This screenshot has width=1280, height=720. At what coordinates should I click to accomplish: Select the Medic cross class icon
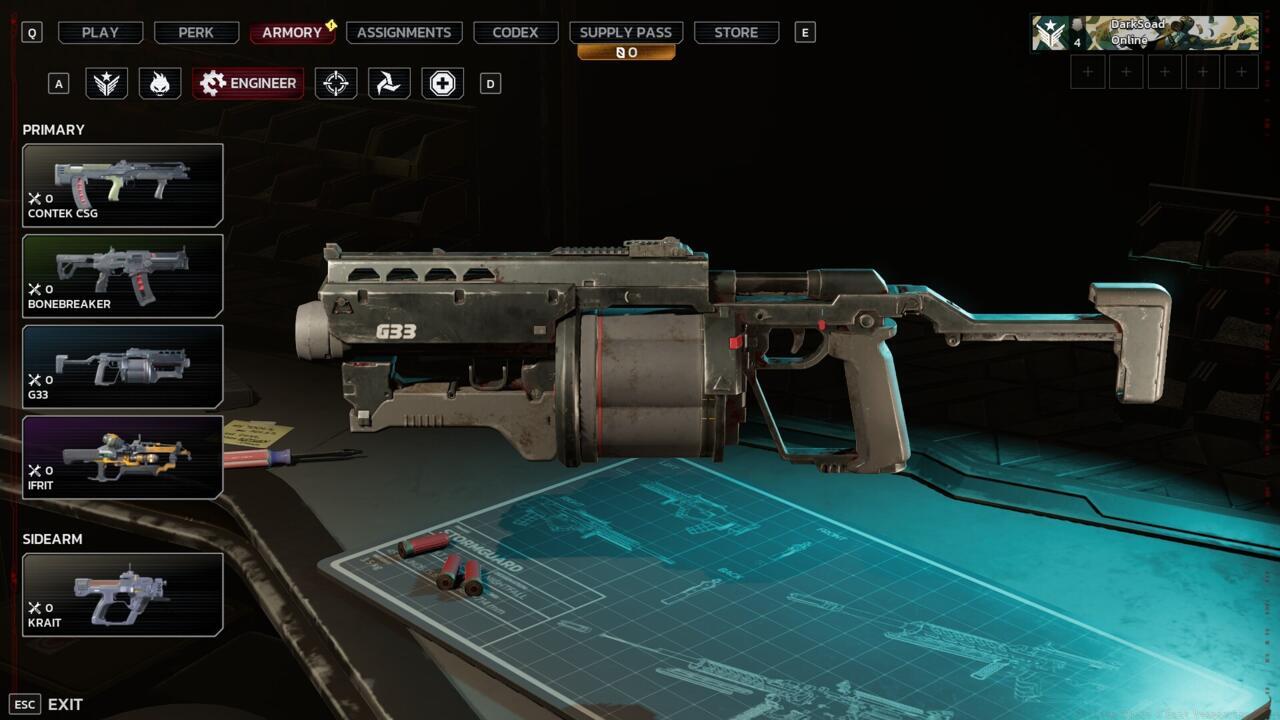click(x=442, y=83)
